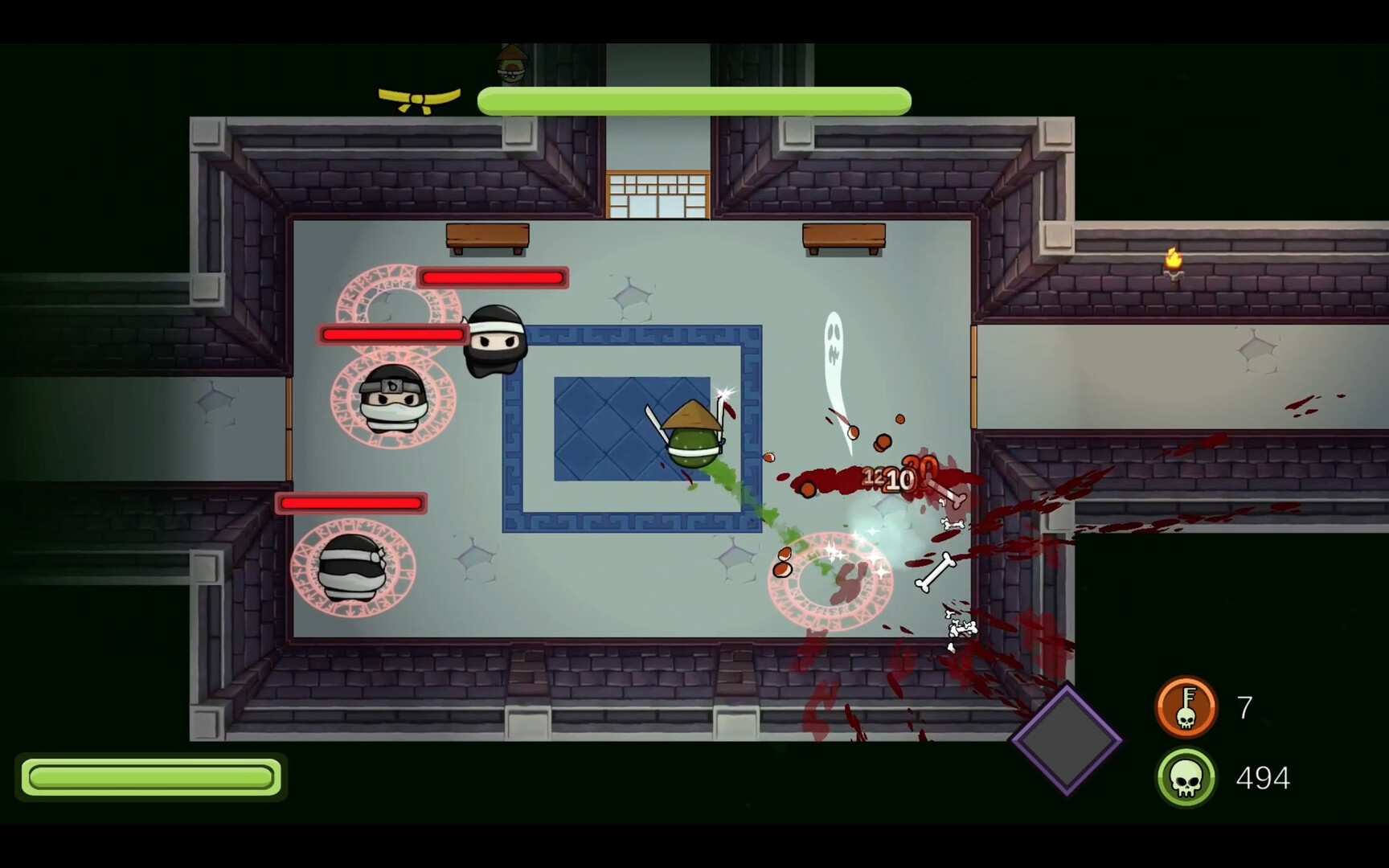Click the left wooden bench on the top wall
This screenshot has height=868, width=1389.
tap(487, 237)
